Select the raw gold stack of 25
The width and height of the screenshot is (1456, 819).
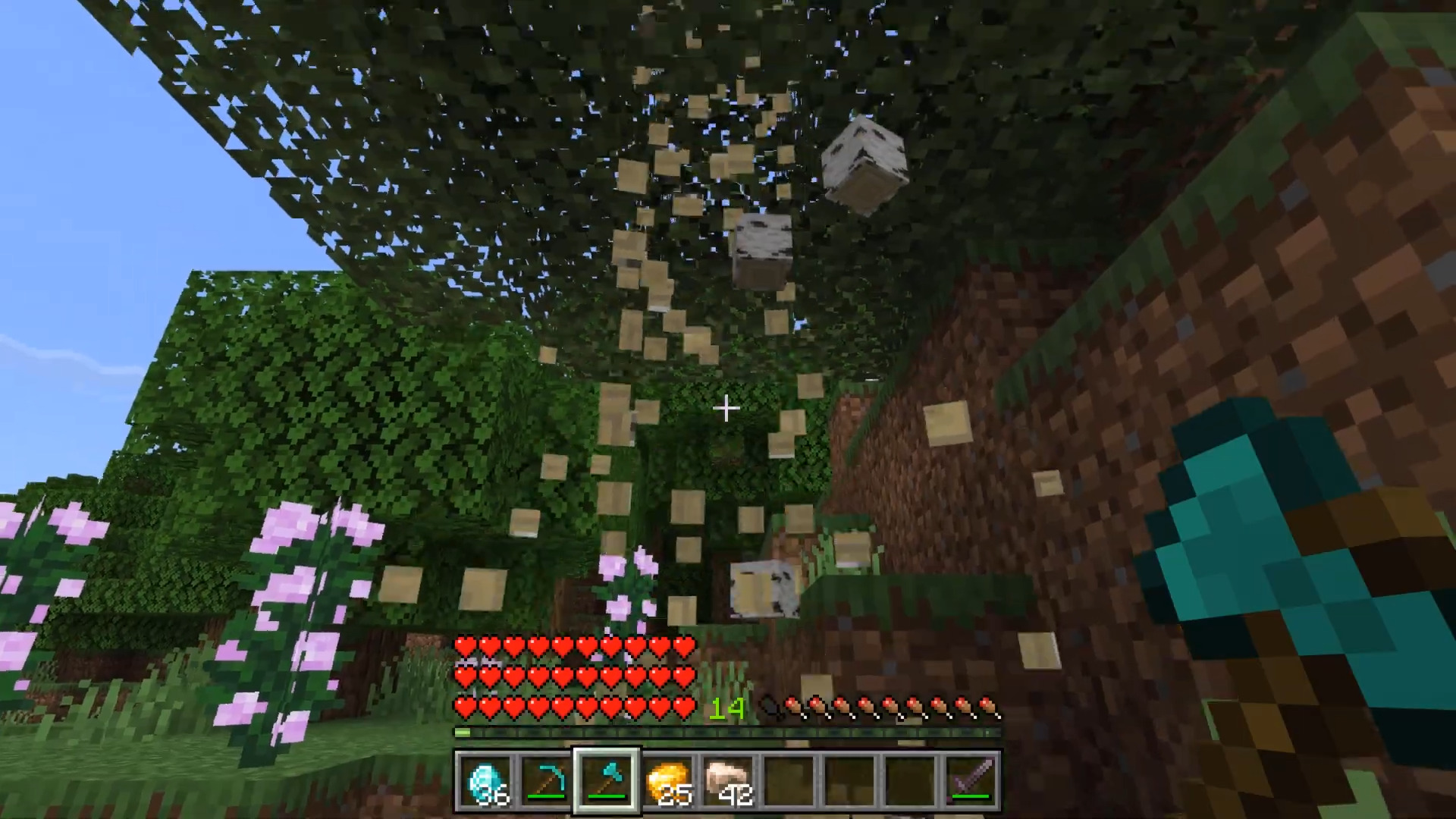click(x=667, y=781)
